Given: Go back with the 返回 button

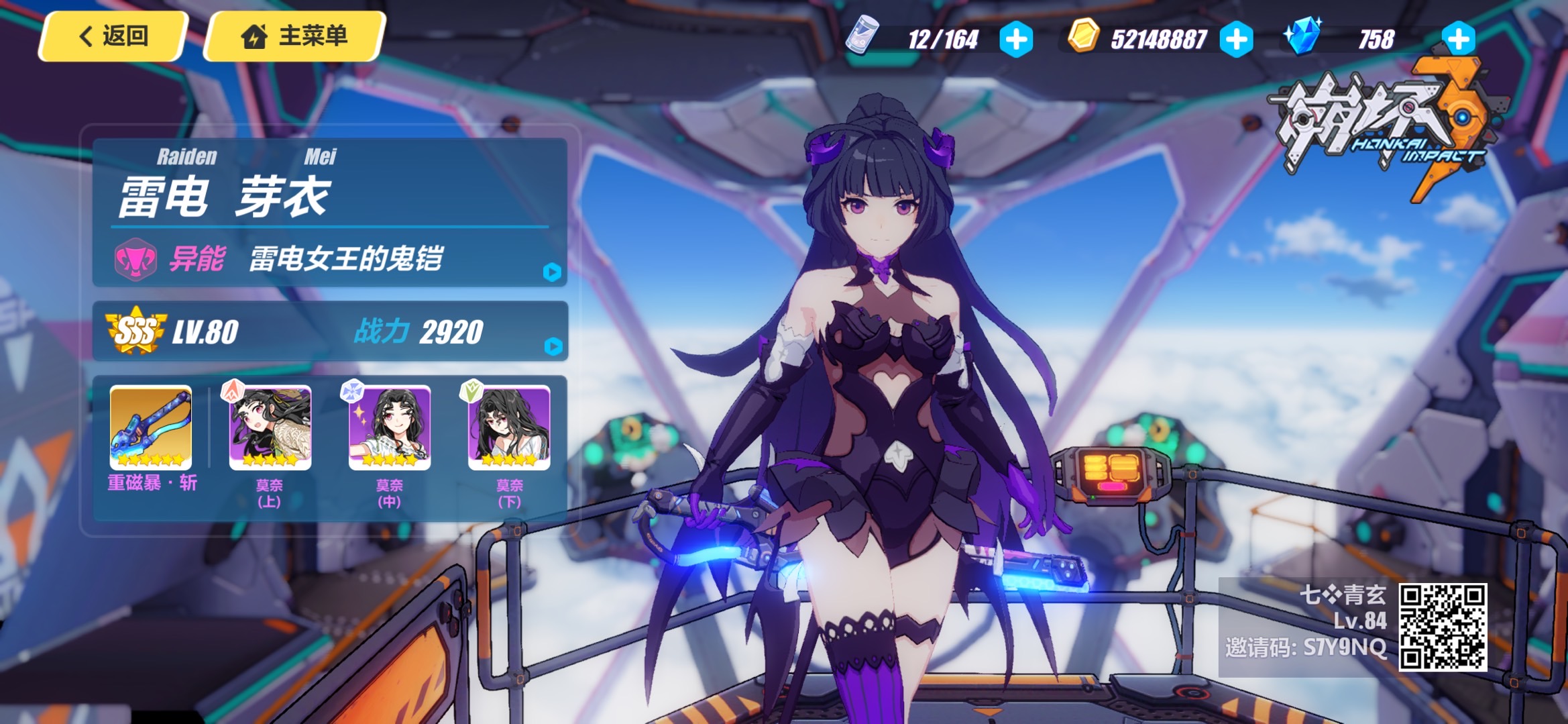Looking at the screenshot, I should (113, 36).
